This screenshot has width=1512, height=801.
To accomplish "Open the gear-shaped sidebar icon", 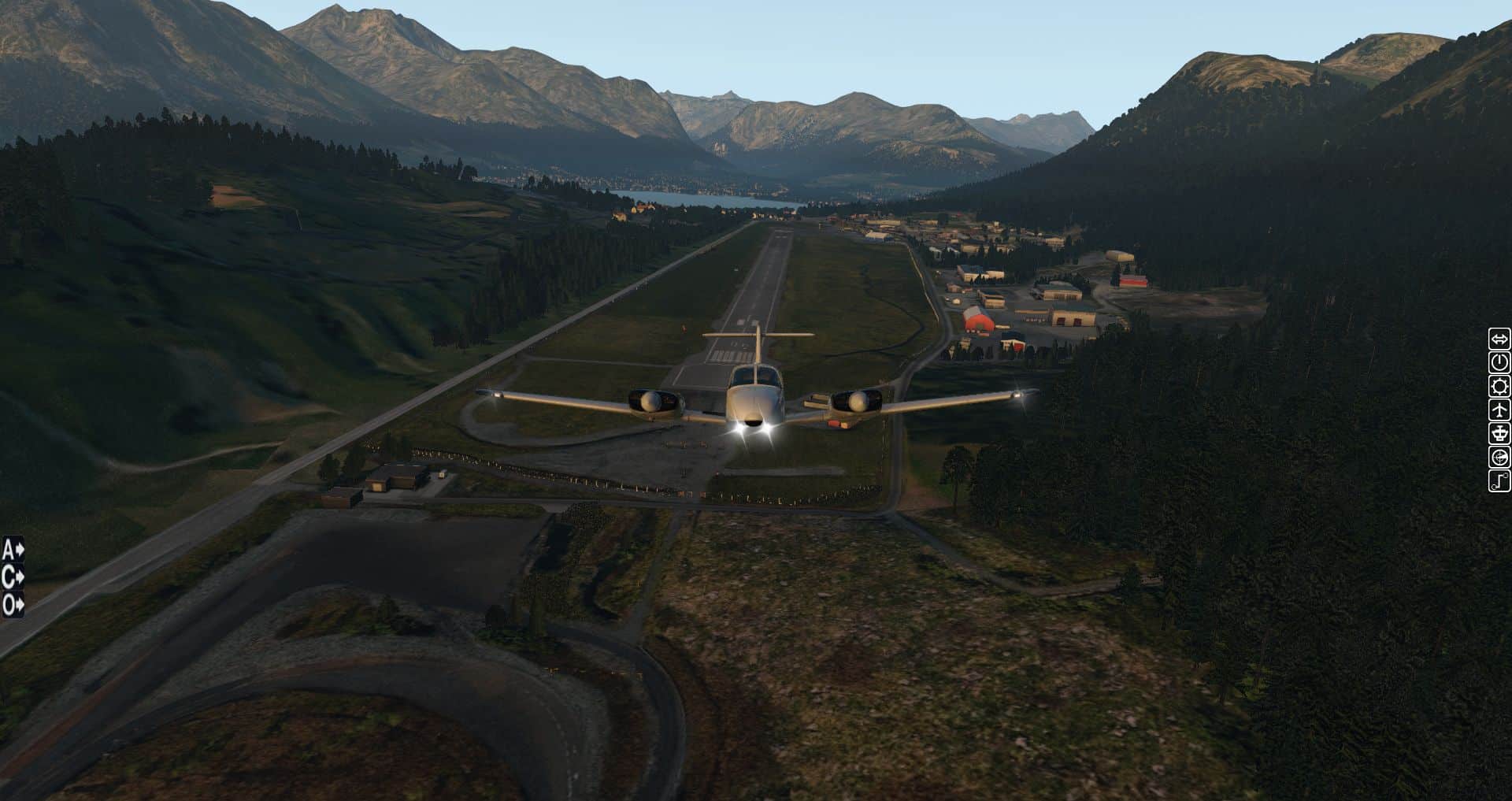I will click(1499, 387).
